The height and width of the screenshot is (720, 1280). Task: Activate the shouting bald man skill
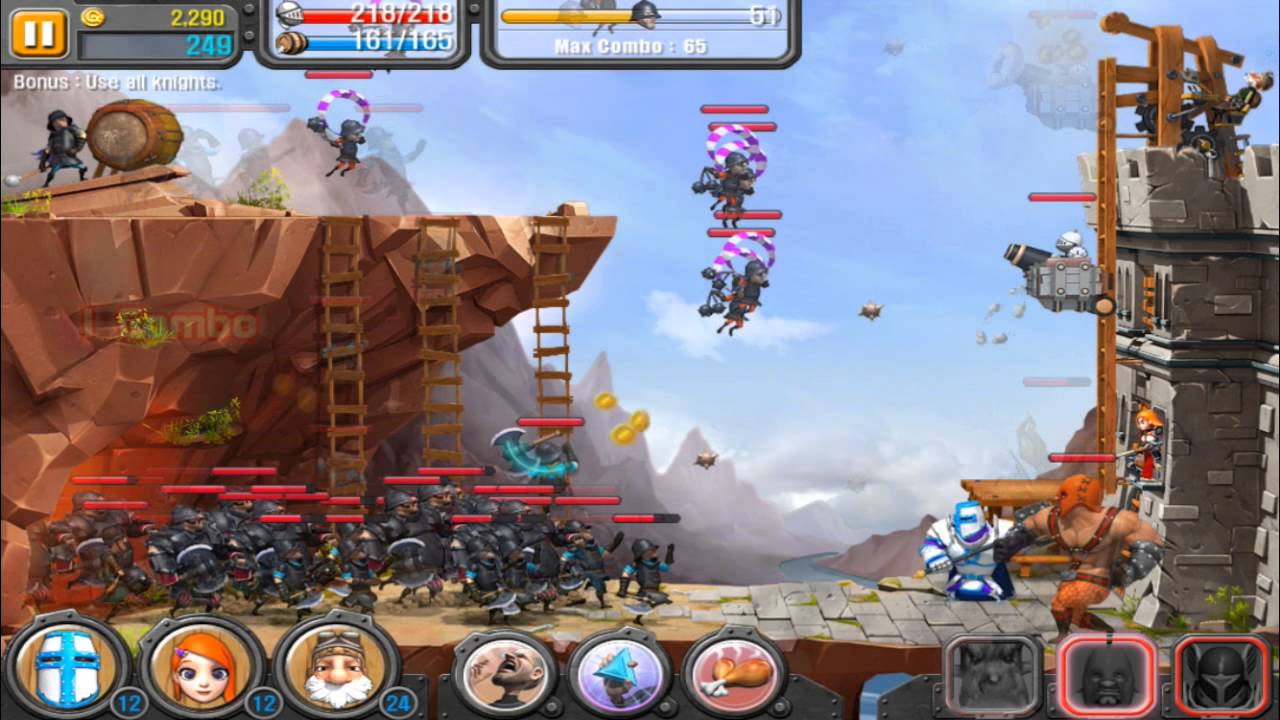[507, 674]
